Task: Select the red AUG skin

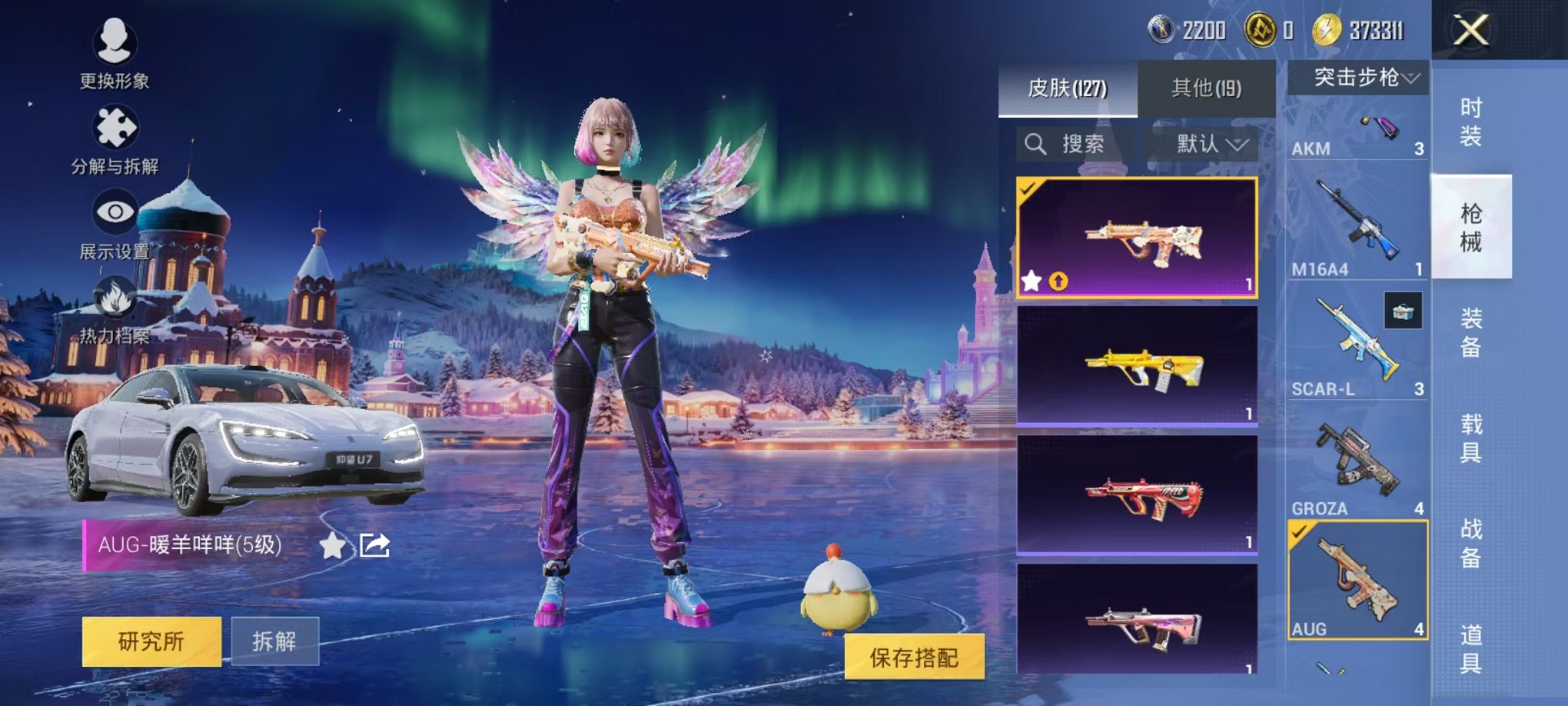Action: (1137, 495)
